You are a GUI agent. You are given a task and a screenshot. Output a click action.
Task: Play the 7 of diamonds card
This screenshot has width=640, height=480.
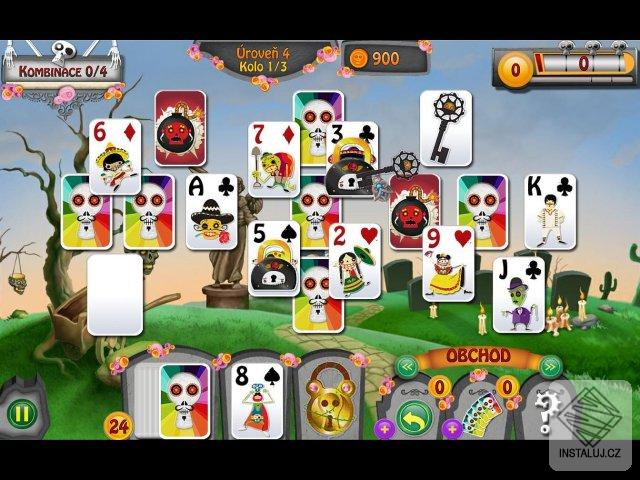click(273, 160)
